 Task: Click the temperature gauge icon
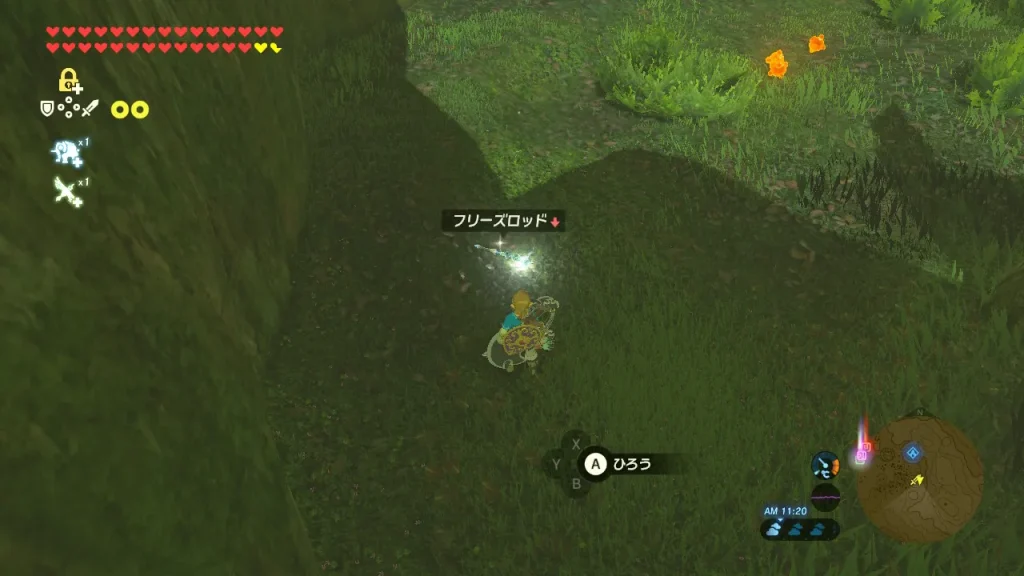825,464
